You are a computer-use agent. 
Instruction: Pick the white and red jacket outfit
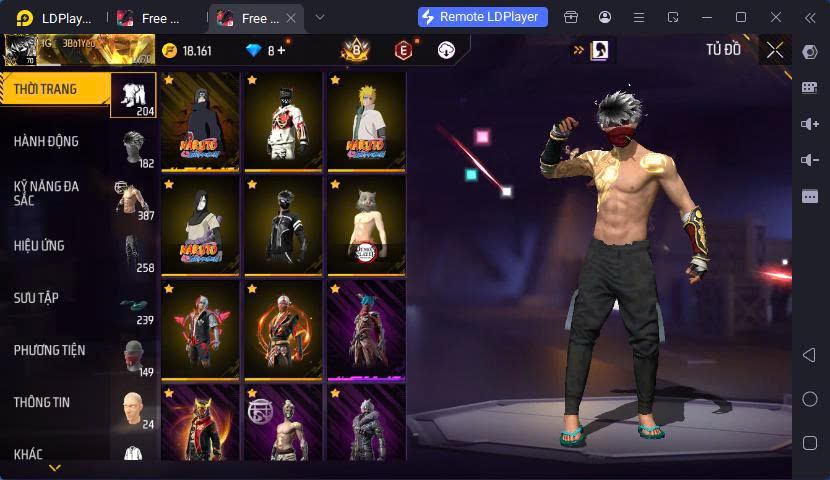pos(283,122)
